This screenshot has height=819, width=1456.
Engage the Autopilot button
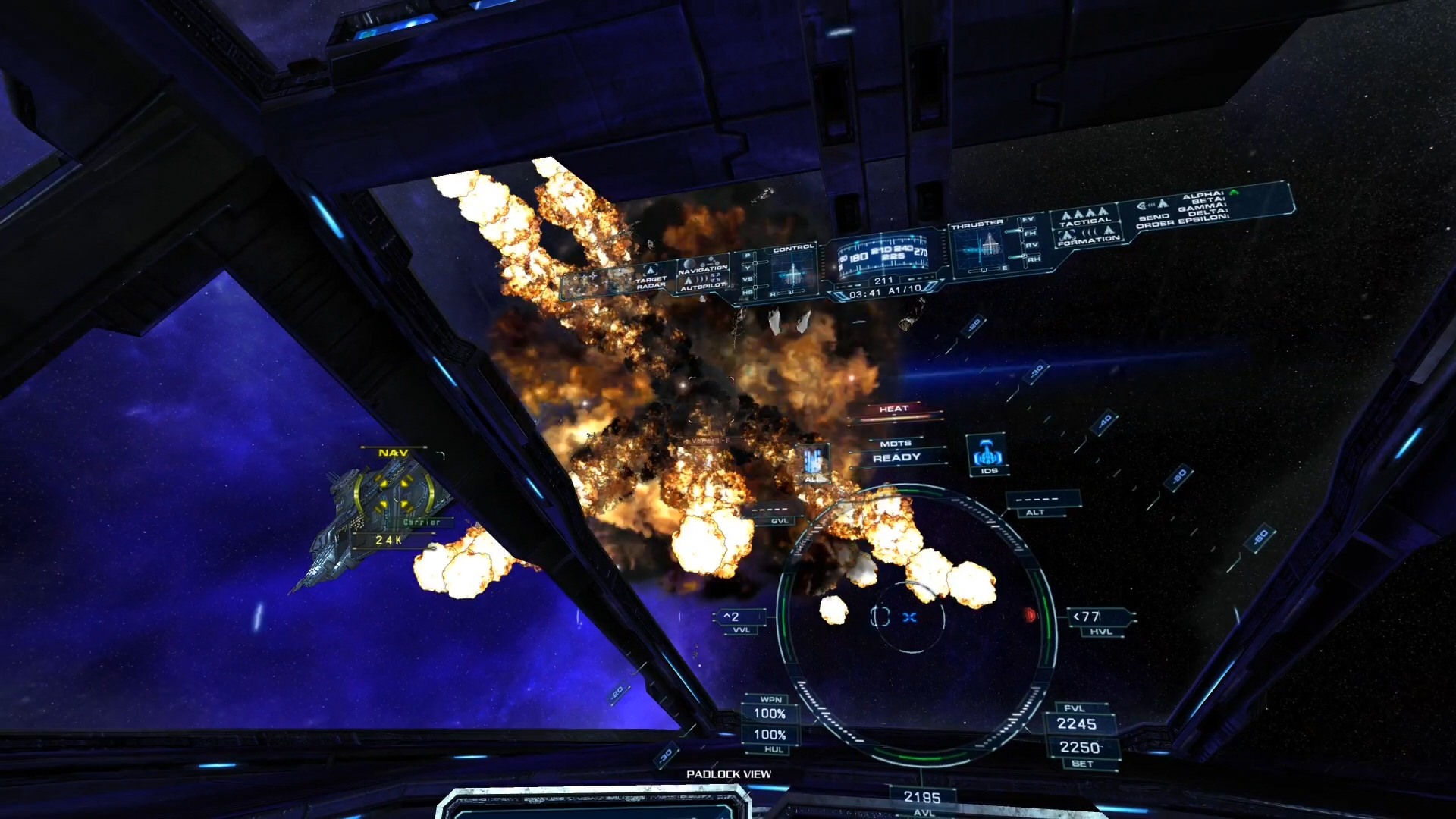click(703, 287)
